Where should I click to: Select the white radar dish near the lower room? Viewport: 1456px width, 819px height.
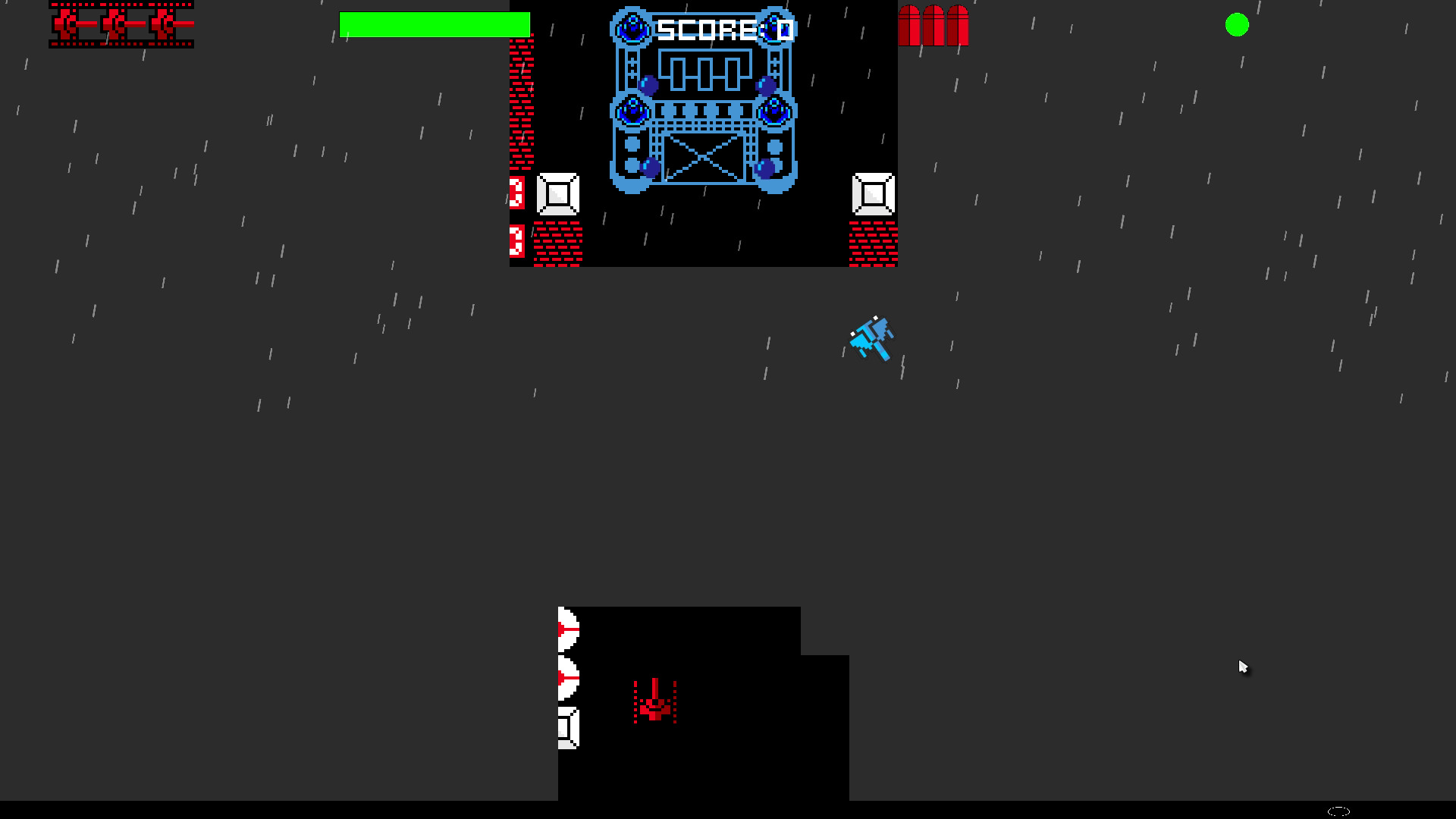[567, 629]
